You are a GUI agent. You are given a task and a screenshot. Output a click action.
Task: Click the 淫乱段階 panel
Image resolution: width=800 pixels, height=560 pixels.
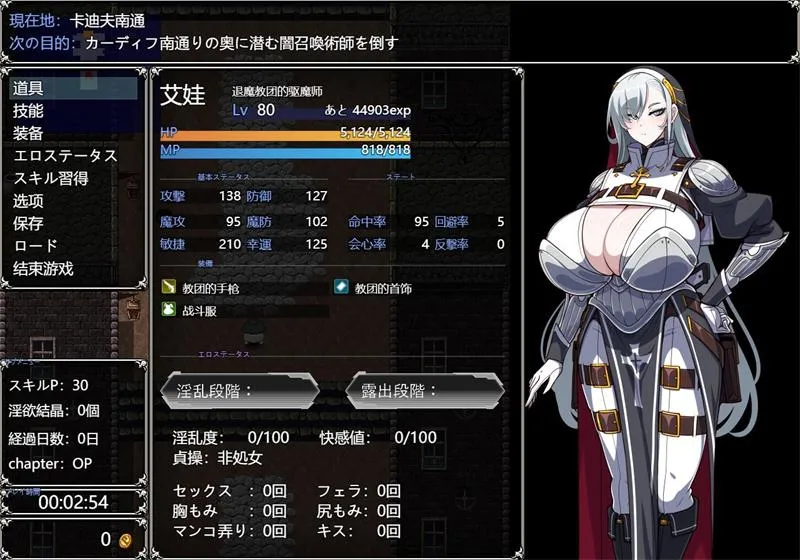240,391
